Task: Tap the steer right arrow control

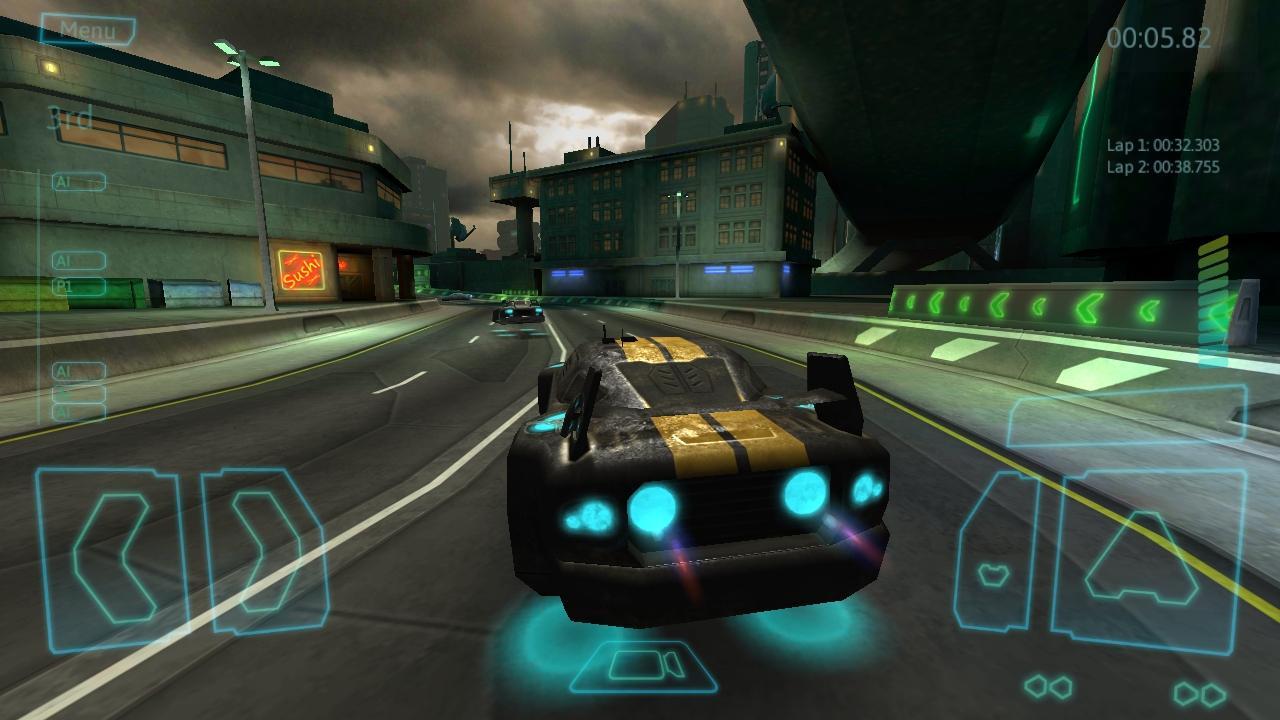Action: [264, 551]
